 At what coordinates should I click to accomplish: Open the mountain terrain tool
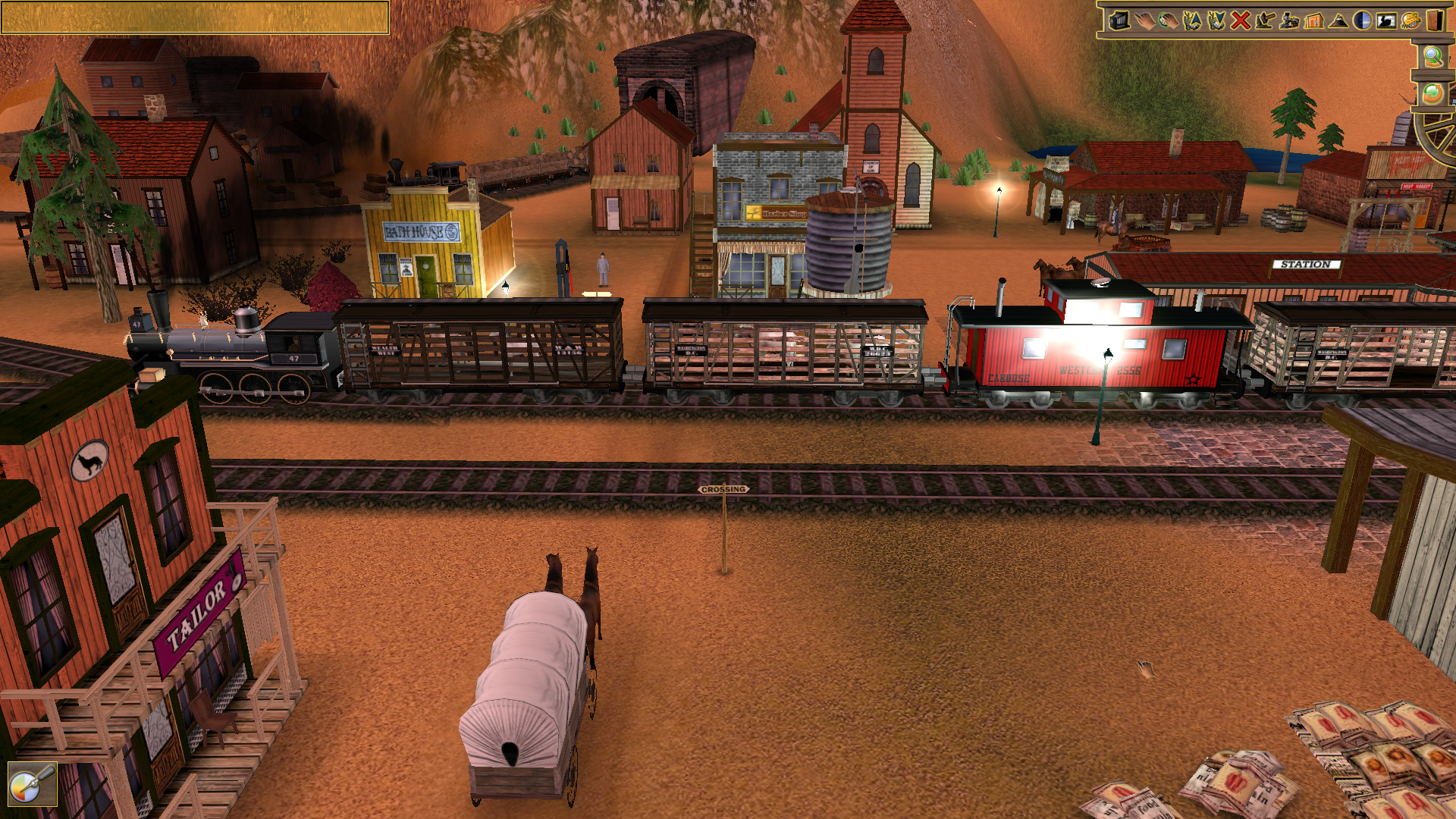coord(1338,20)
